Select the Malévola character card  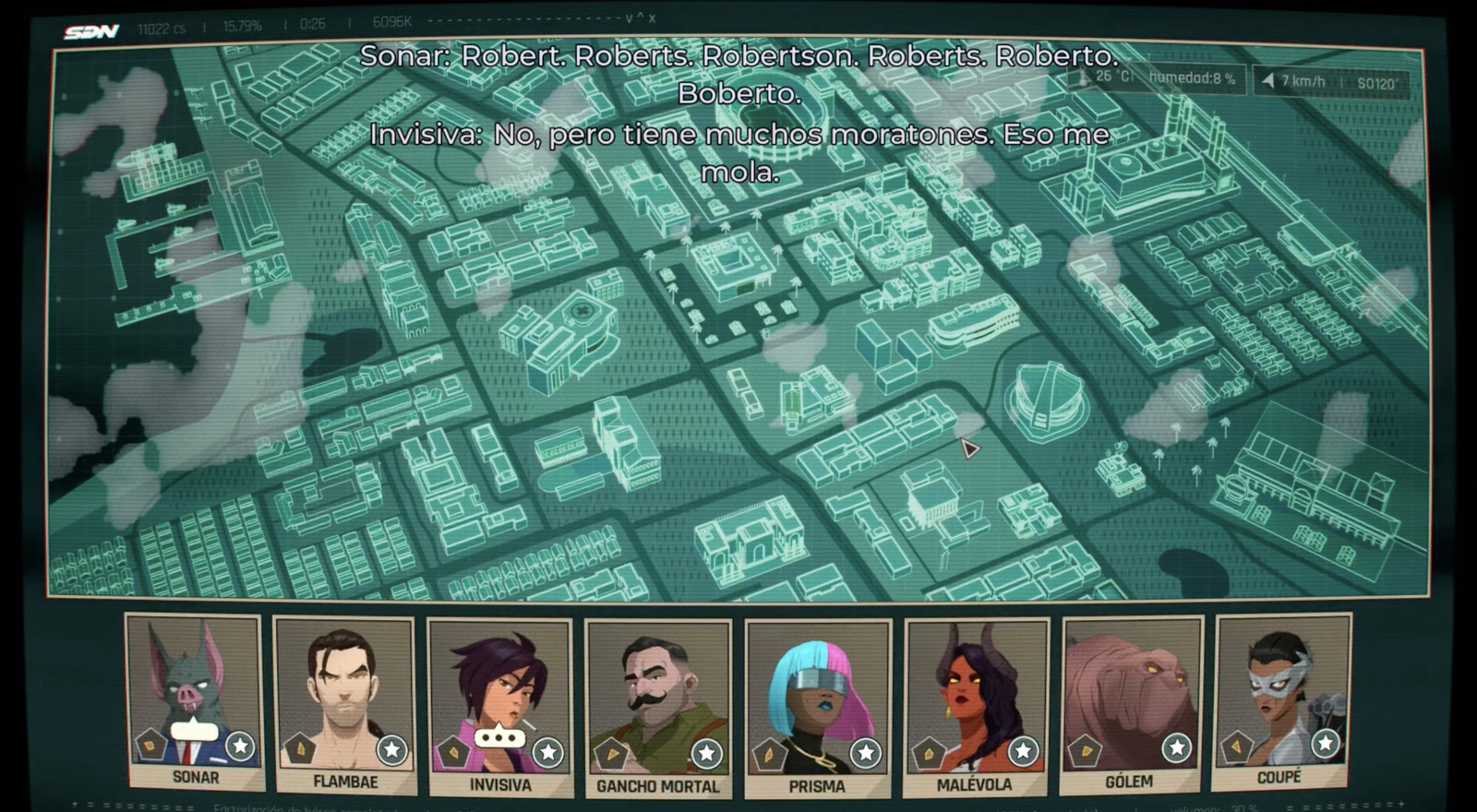coord(975,706)
